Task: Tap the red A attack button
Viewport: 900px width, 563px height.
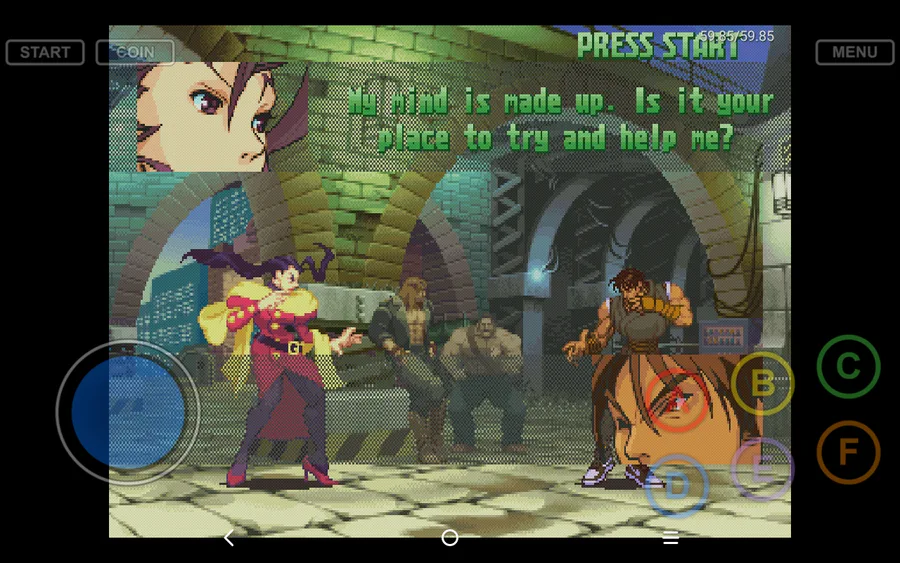Action: (x=677, y=401)
